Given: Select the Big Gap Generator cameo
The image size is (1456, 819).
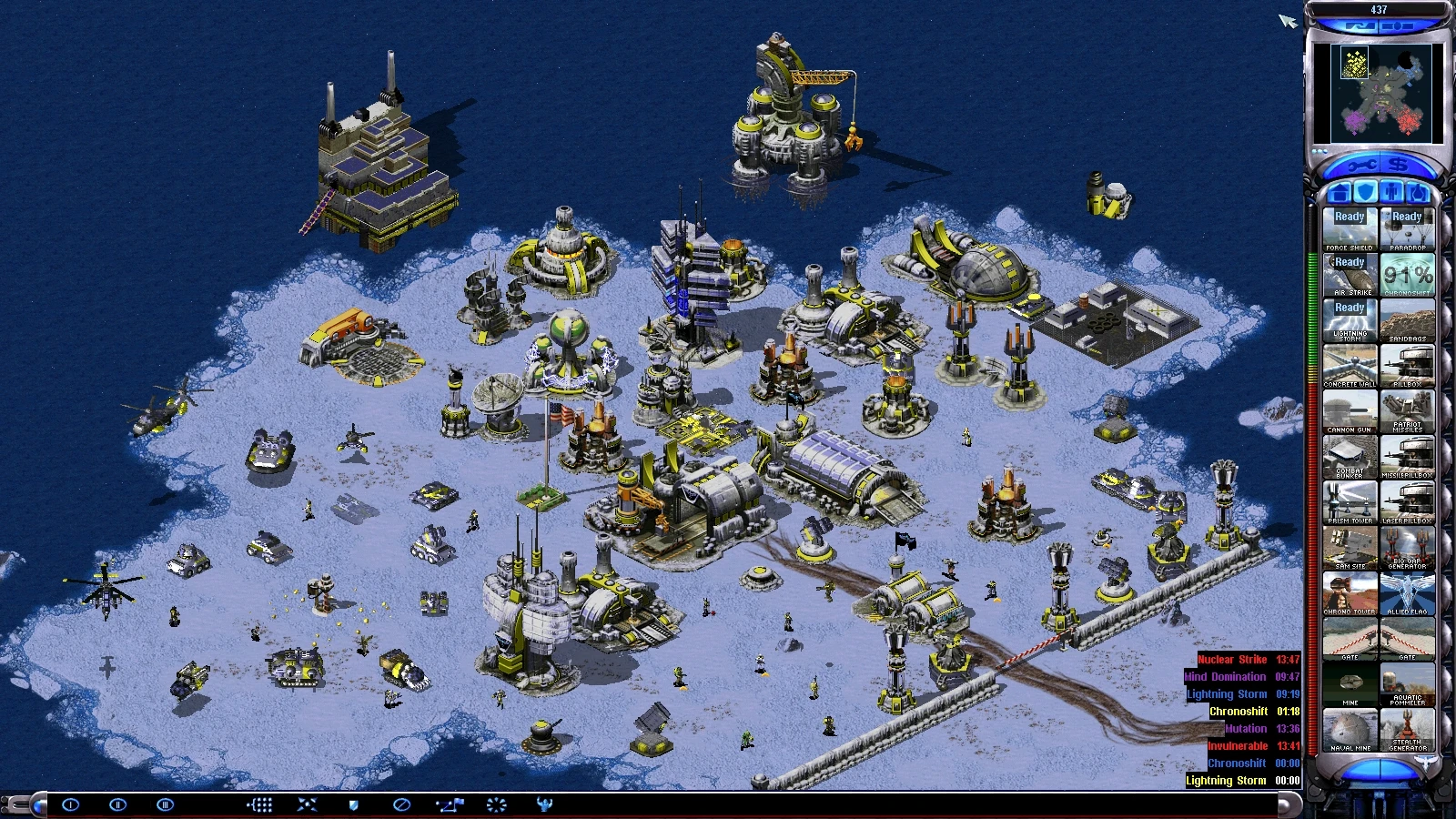Looking at the screenshot, I should (x=1407, y=548).
